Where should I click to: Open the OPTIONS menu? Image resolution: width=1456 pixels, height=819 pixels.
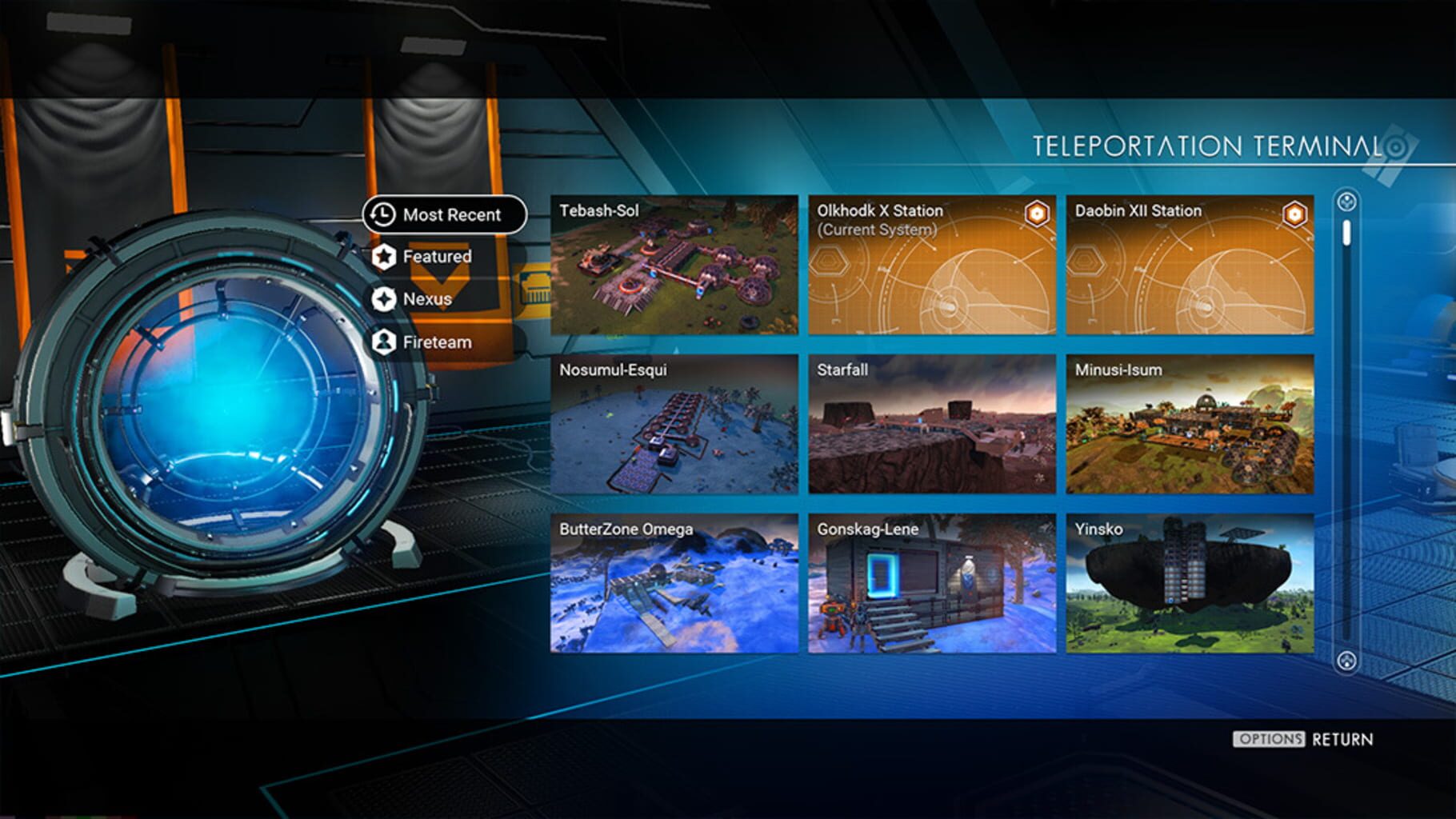(1269, 740)
